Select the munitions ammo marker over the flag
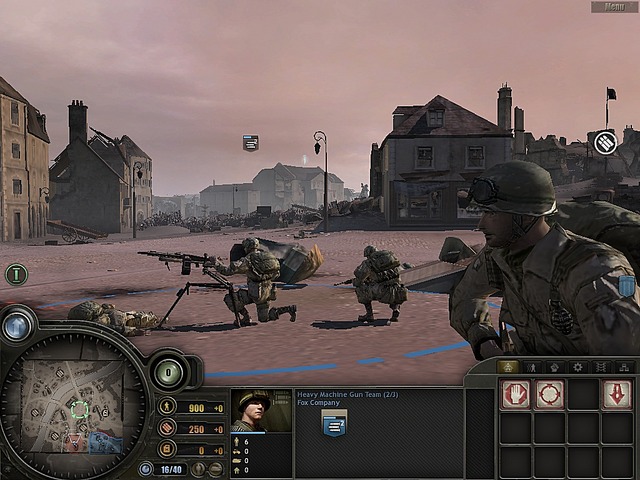 (x=604, y=143)
